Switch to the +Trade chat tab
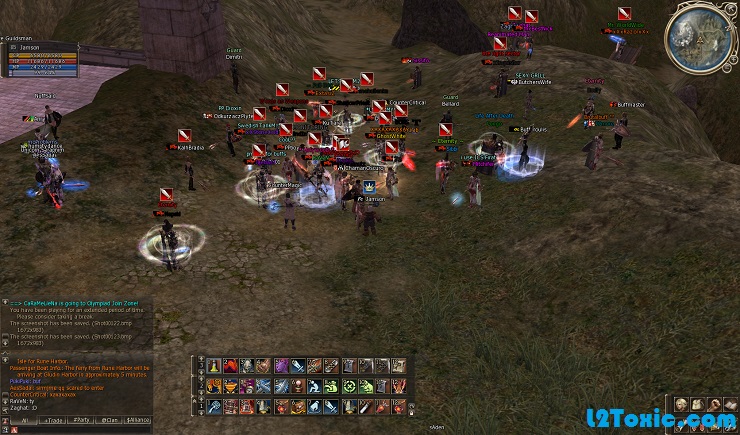 pos(52,421)
